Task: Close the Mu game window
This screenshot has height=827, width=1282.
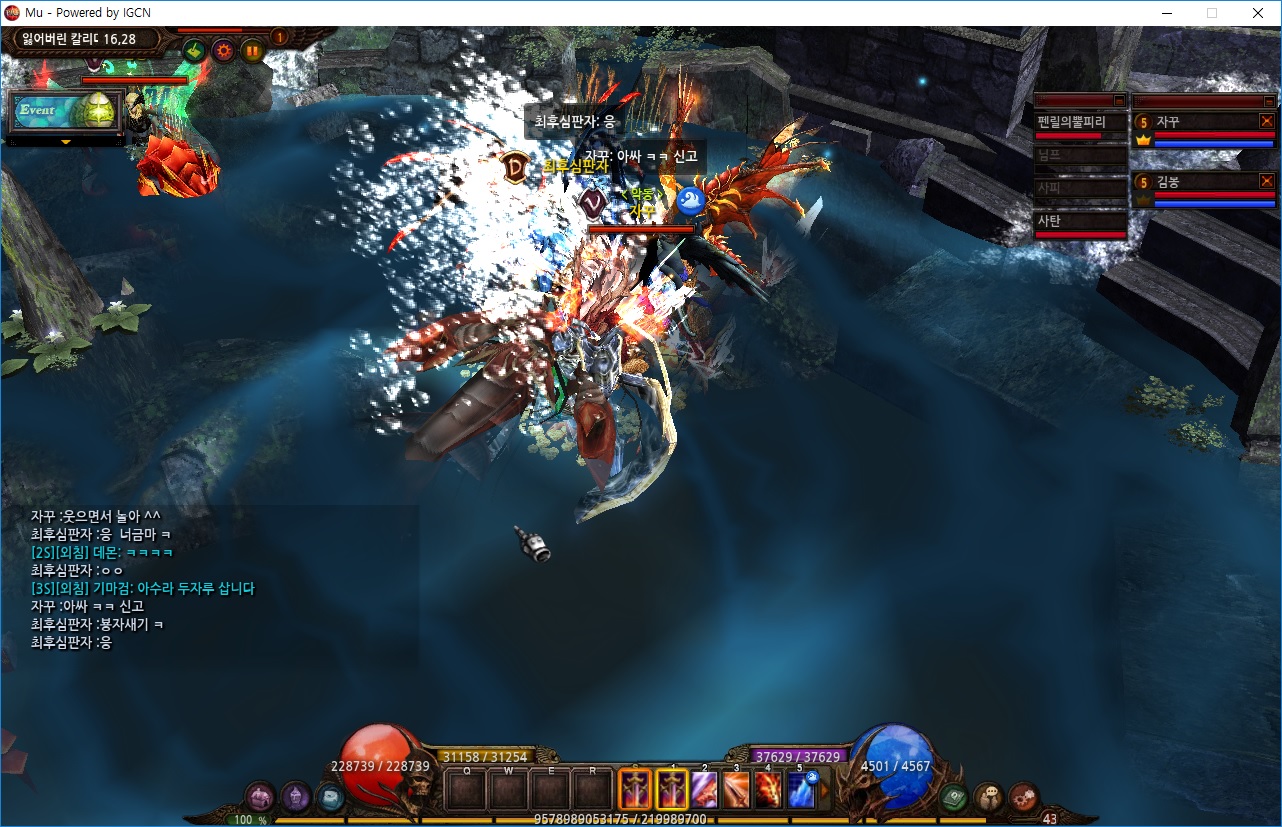Action: [x=1257, y=13]
